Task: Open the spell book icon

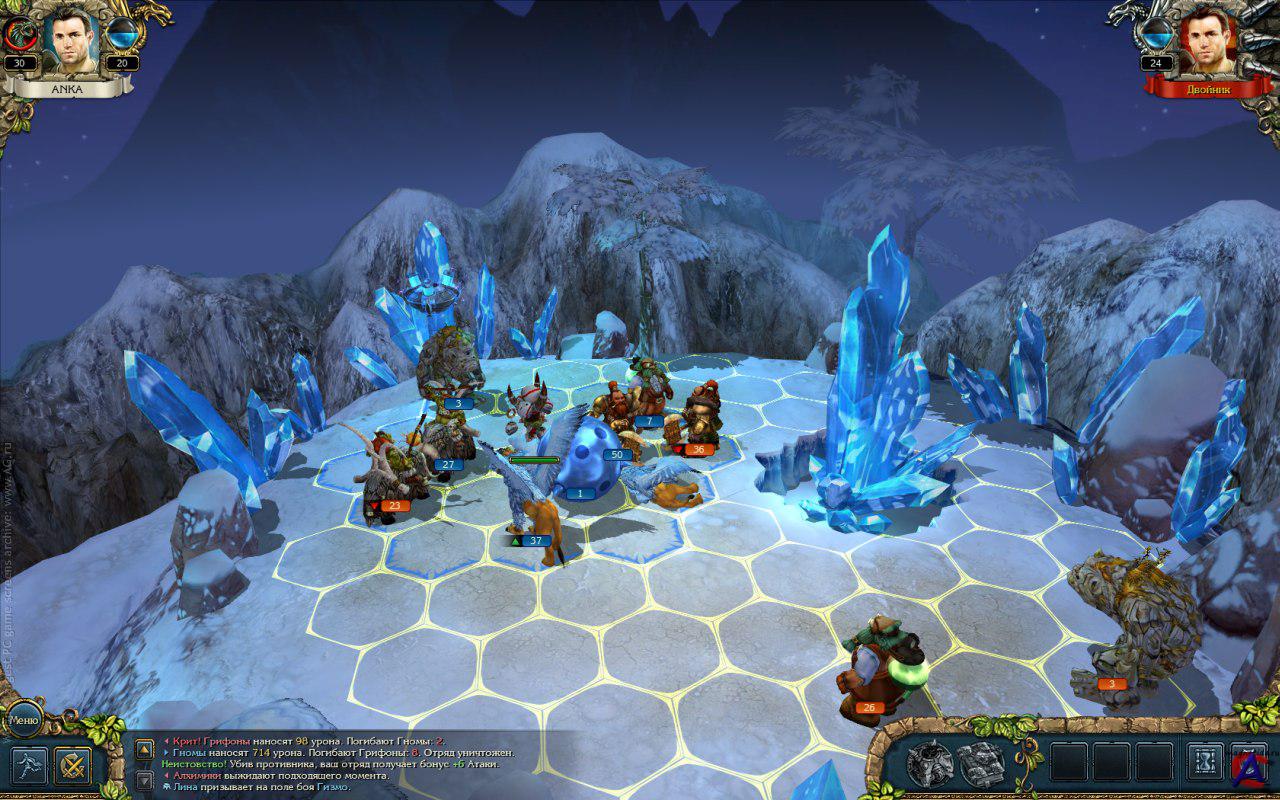Action: point(981,764)
